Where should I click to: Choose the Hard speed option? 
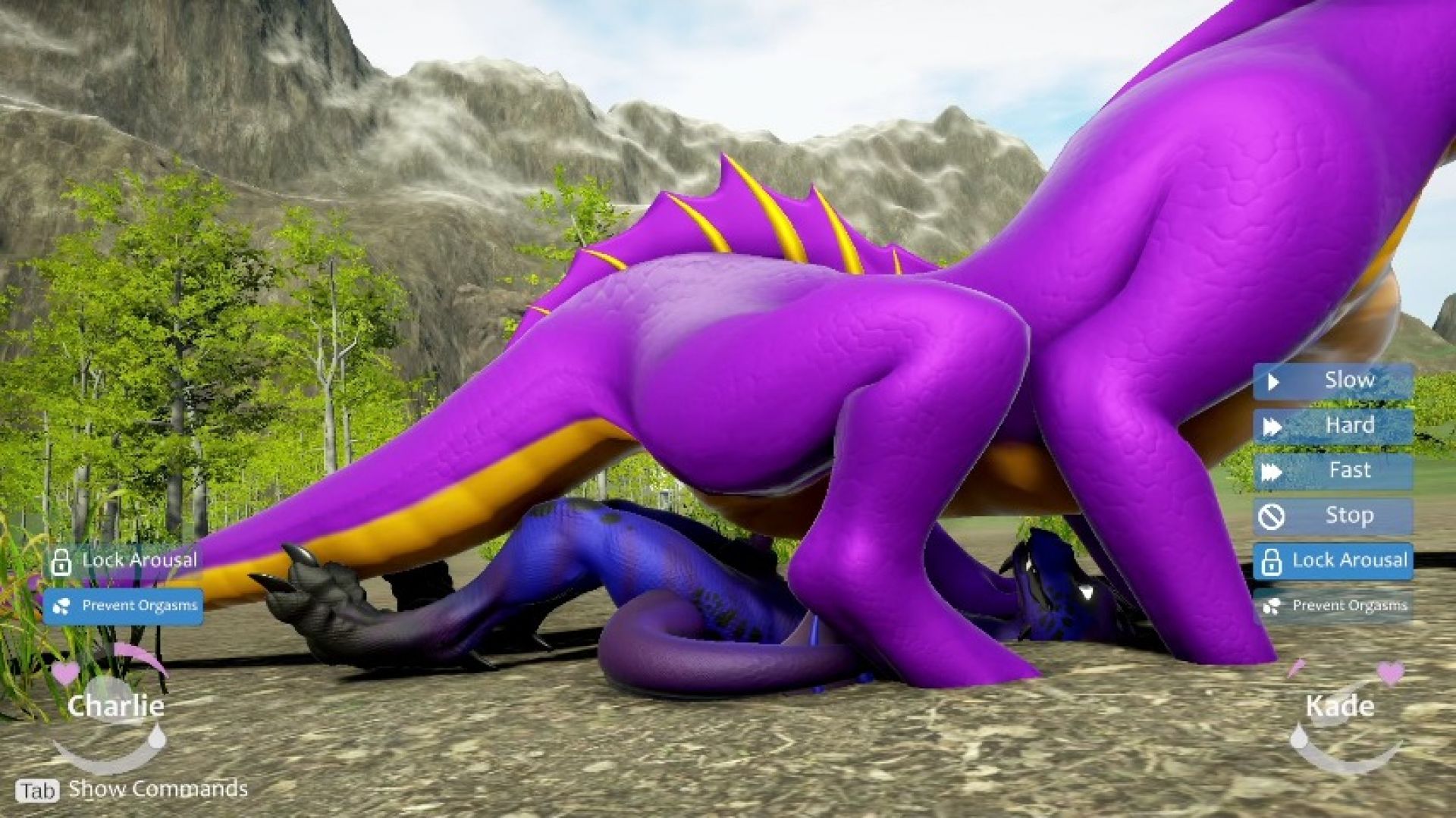pyautogui.click(x=1332, y=426)
